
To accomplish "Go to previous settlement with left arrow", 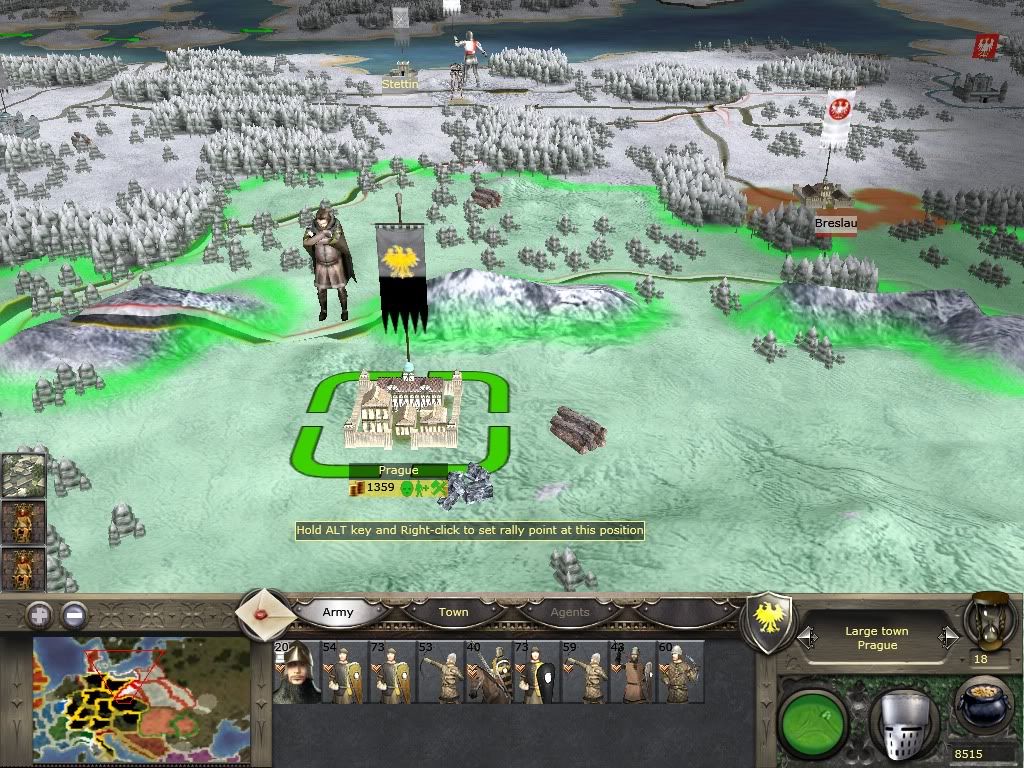I will tap(805, 637).
